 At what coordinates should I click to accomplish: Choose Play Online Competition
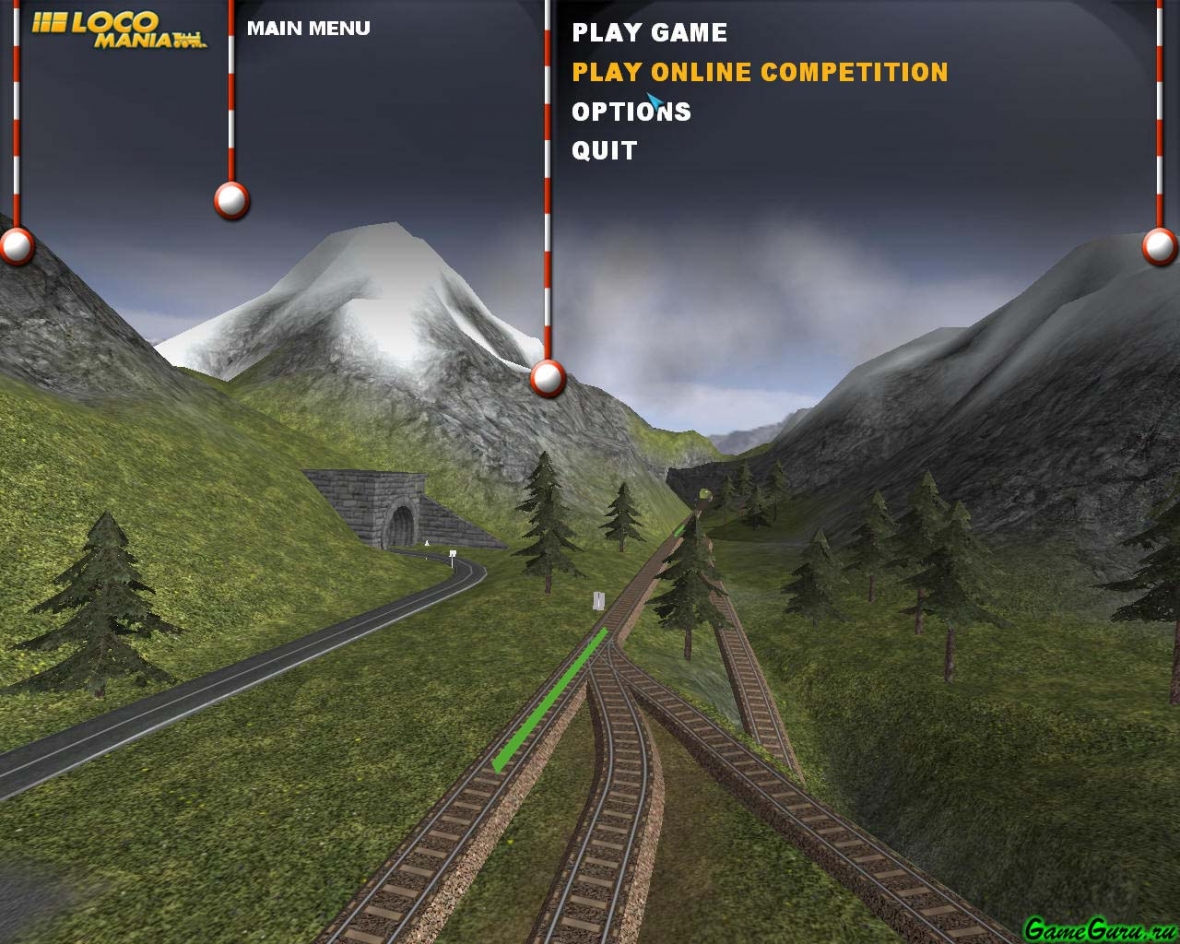click(x=759, y=72)
